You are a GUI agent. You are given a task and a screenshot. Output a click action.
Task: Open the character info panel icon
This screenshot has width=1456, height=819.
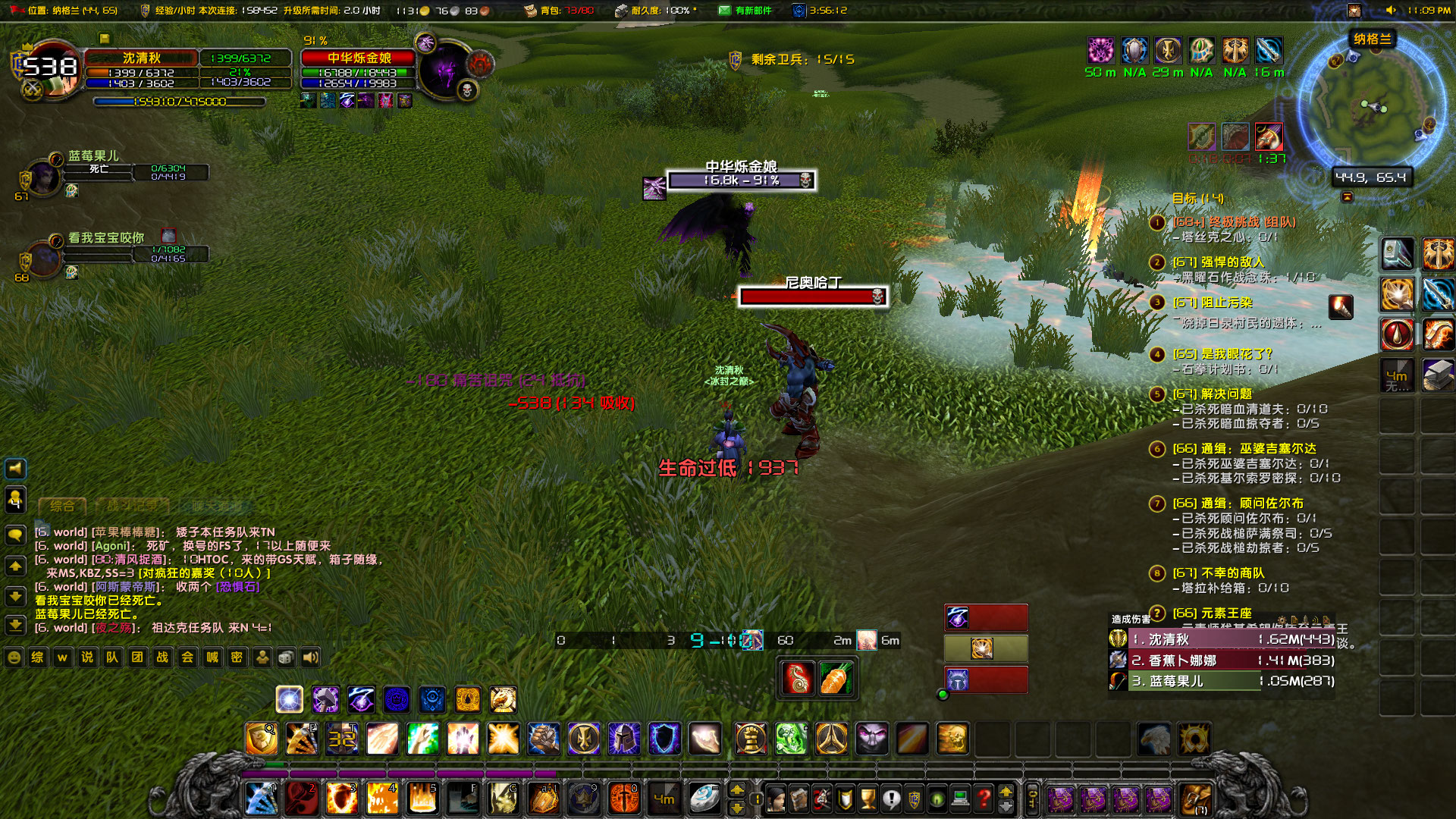pyautogui.click(x=777, y=796)
